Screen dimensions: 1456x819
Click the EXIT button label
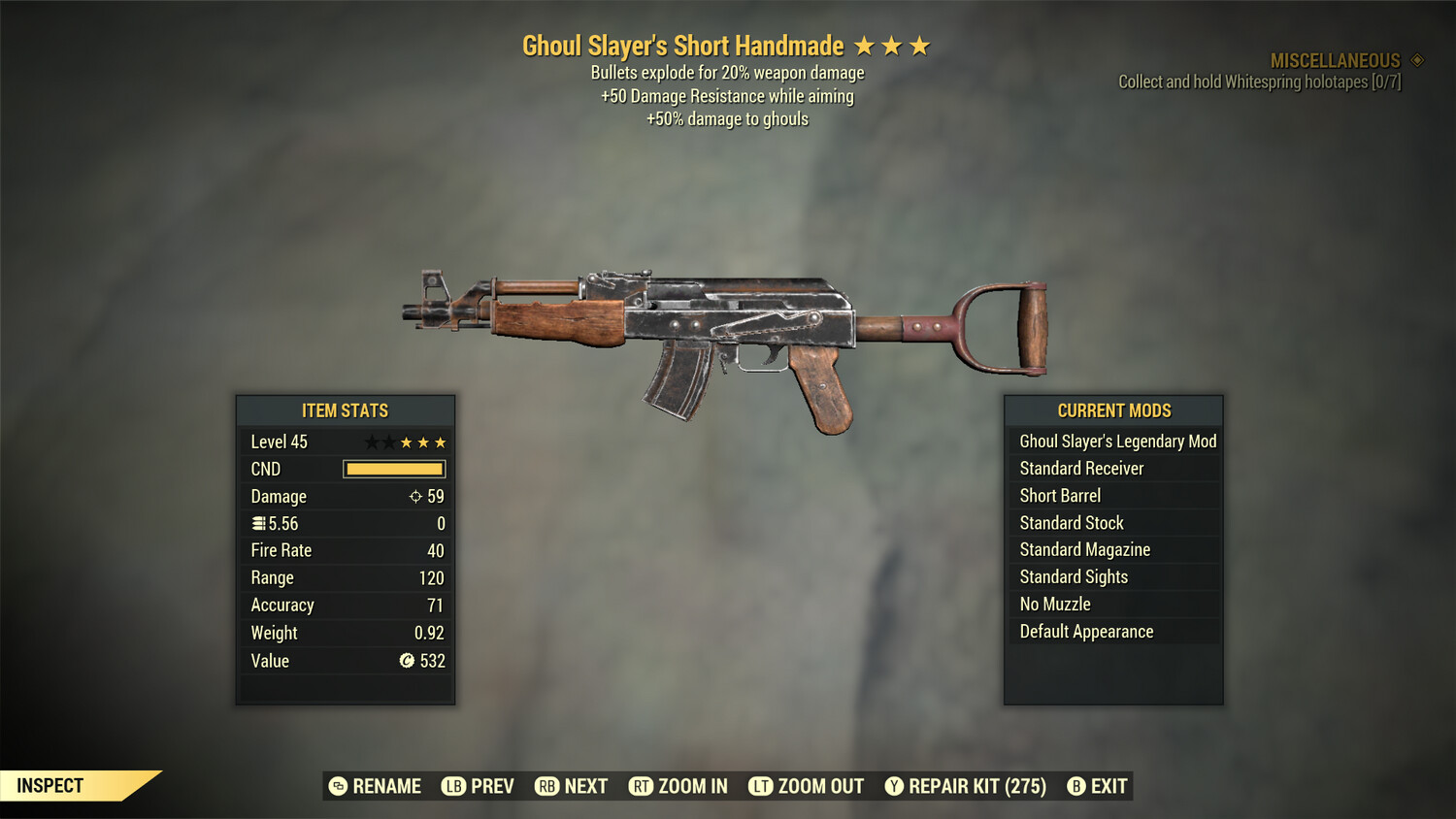[x=1107, y=786]
